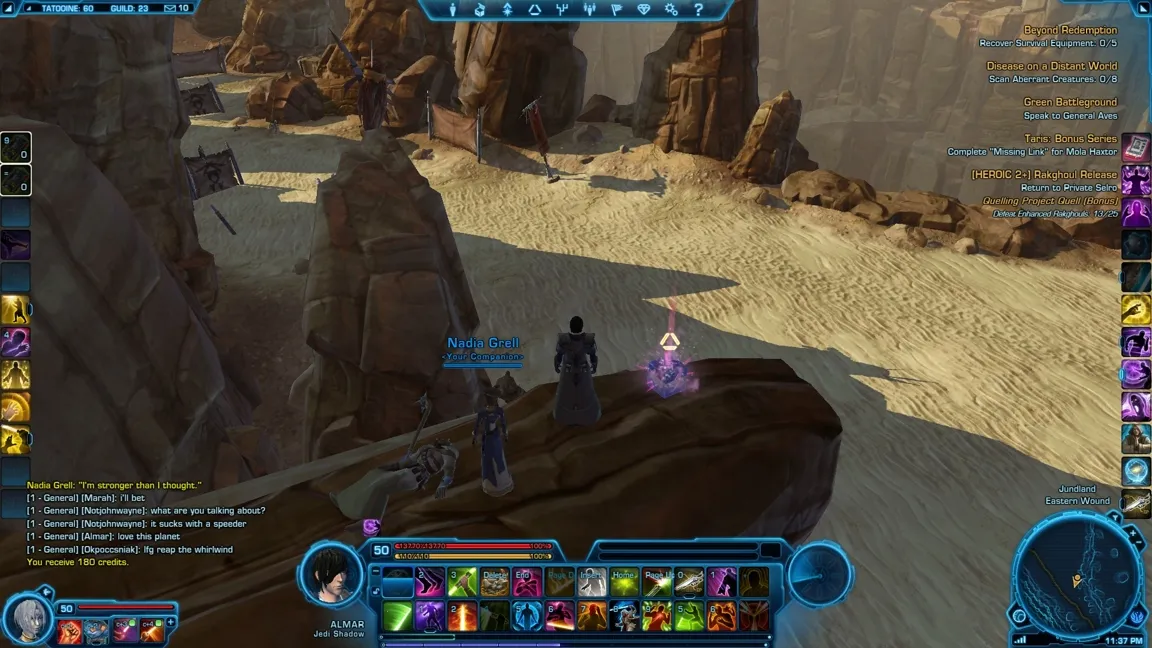Select the HEROIC 2+ Rakghoul Release mission
1152x648 pixels.
click(1044, 174)
